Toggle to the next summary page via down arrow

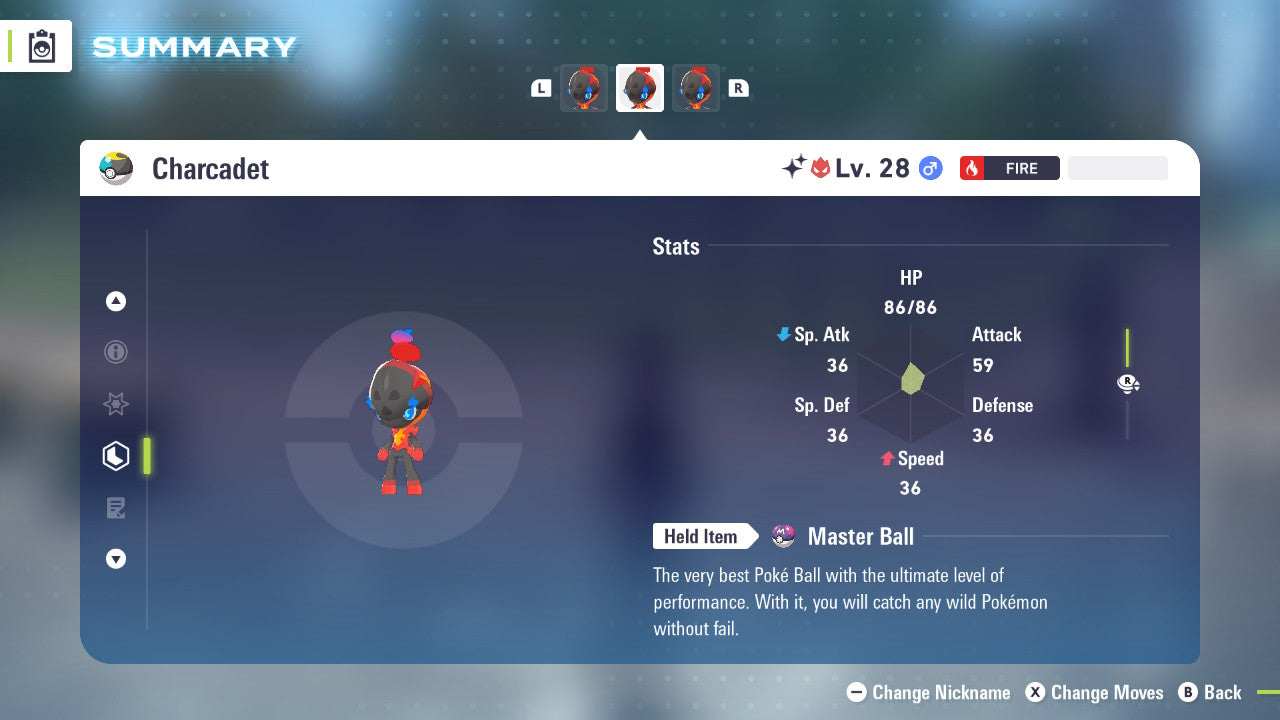[116, 559]
